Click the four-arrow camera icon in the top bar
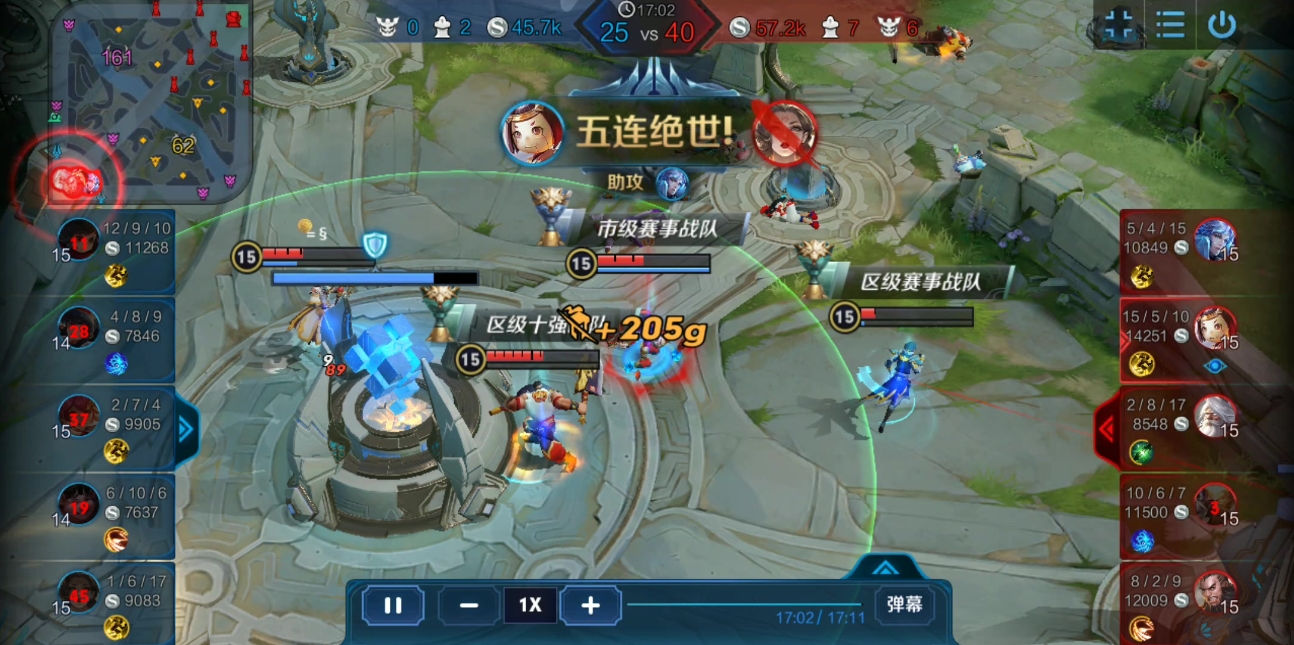1294x645 pixels. click(1118, 25)
